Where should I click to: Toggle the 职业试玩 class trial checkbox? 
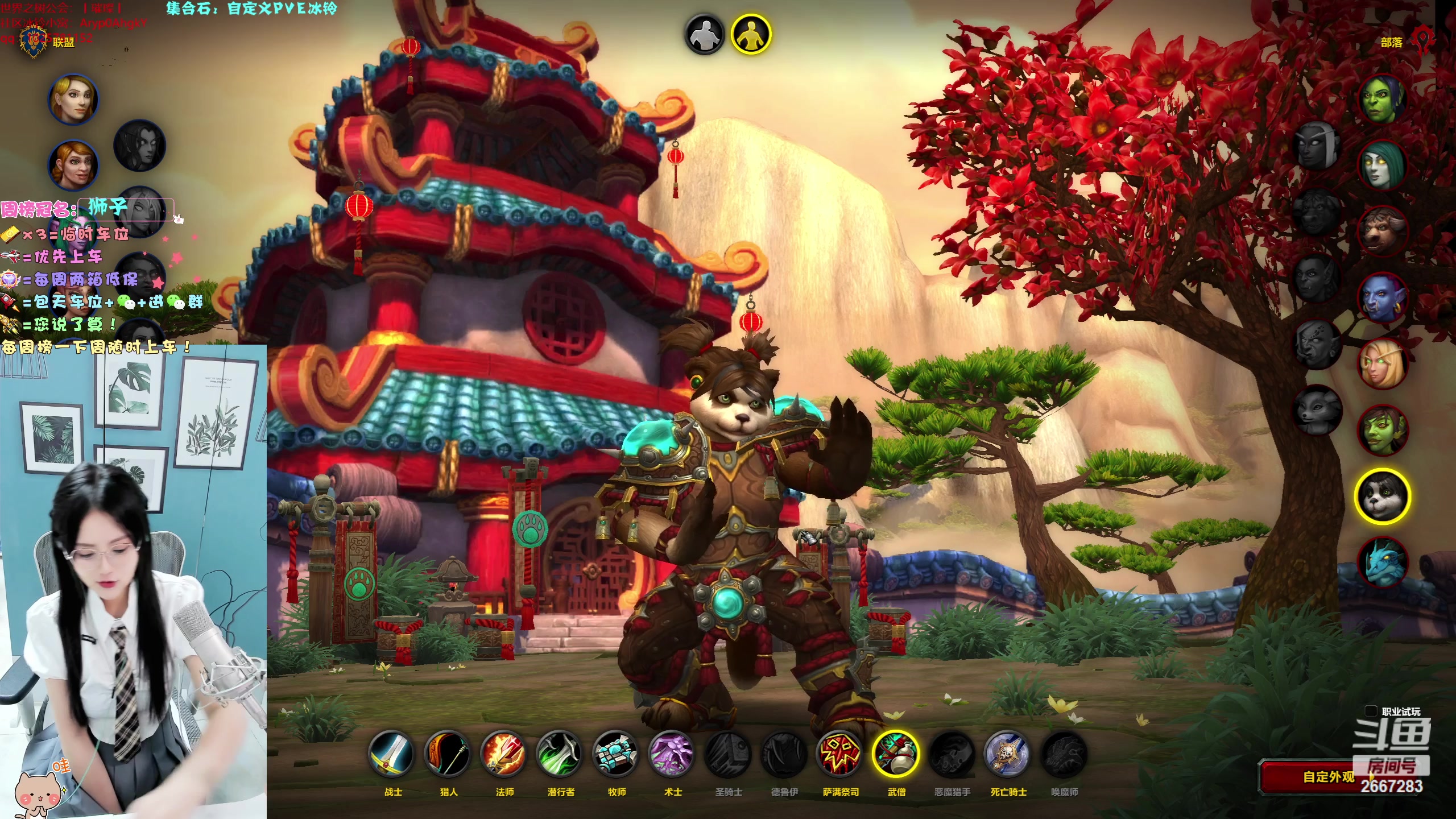1371,712
